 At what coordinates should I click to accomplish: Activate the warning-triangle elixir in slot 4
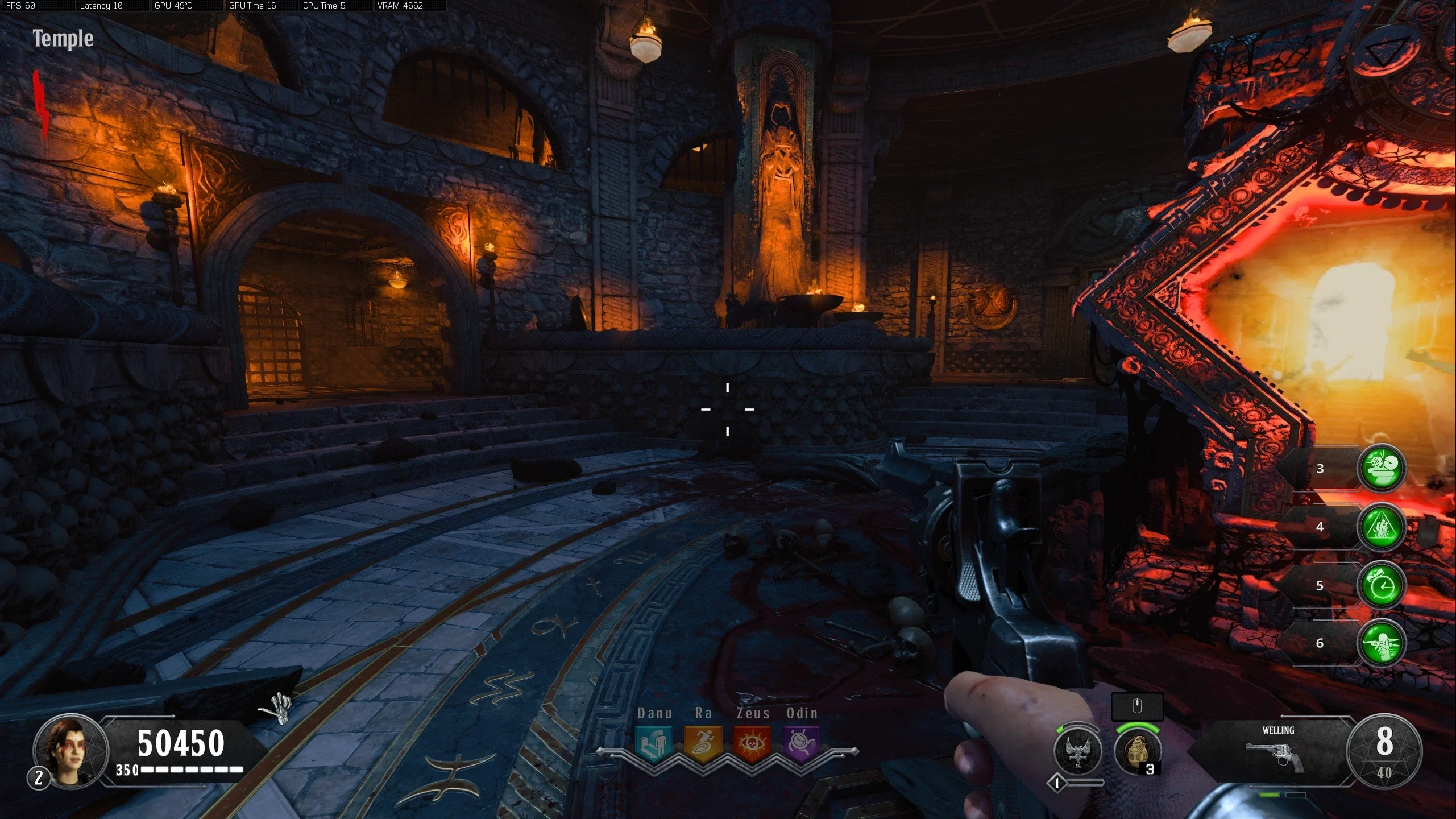(x=1382, y=527)
